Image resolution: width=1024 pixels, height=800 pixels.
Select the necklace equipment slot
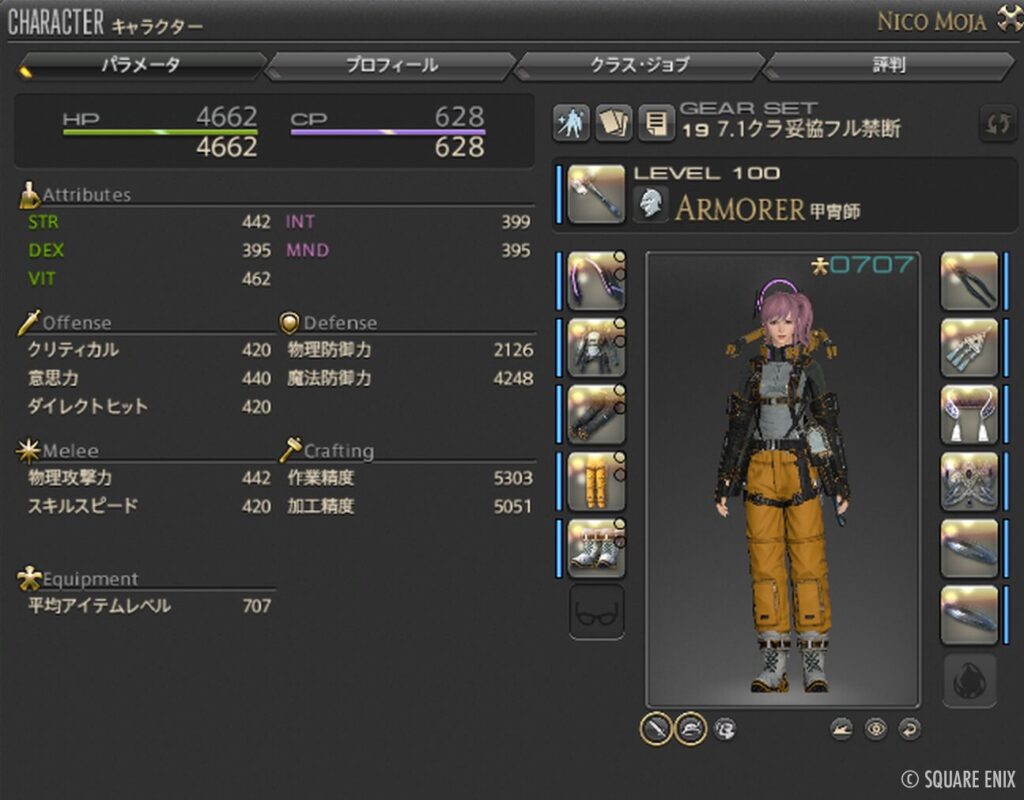click(969, 415)
